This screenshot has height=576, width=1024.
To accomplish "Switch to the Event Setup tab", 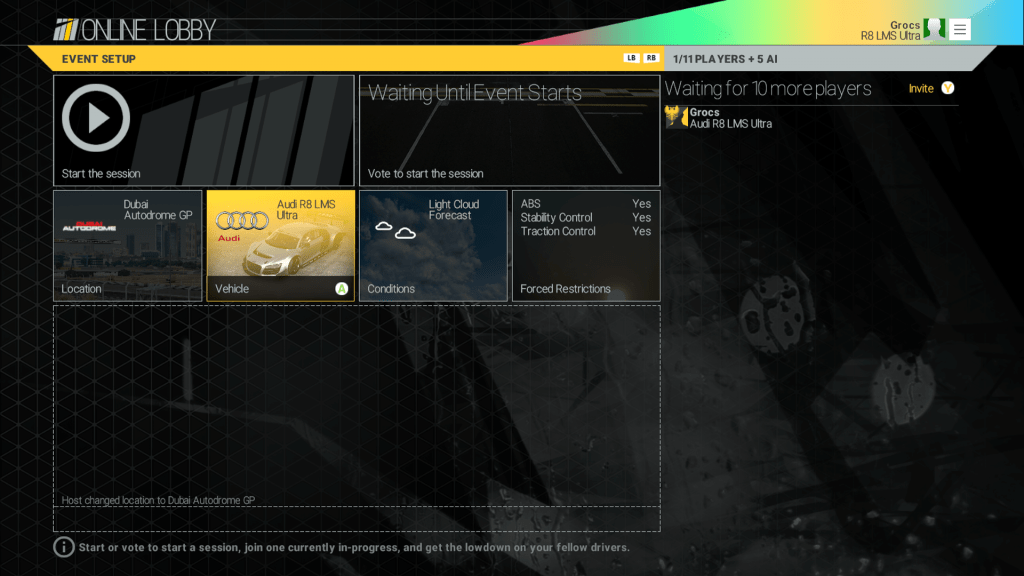I will (x=99, y=59).
